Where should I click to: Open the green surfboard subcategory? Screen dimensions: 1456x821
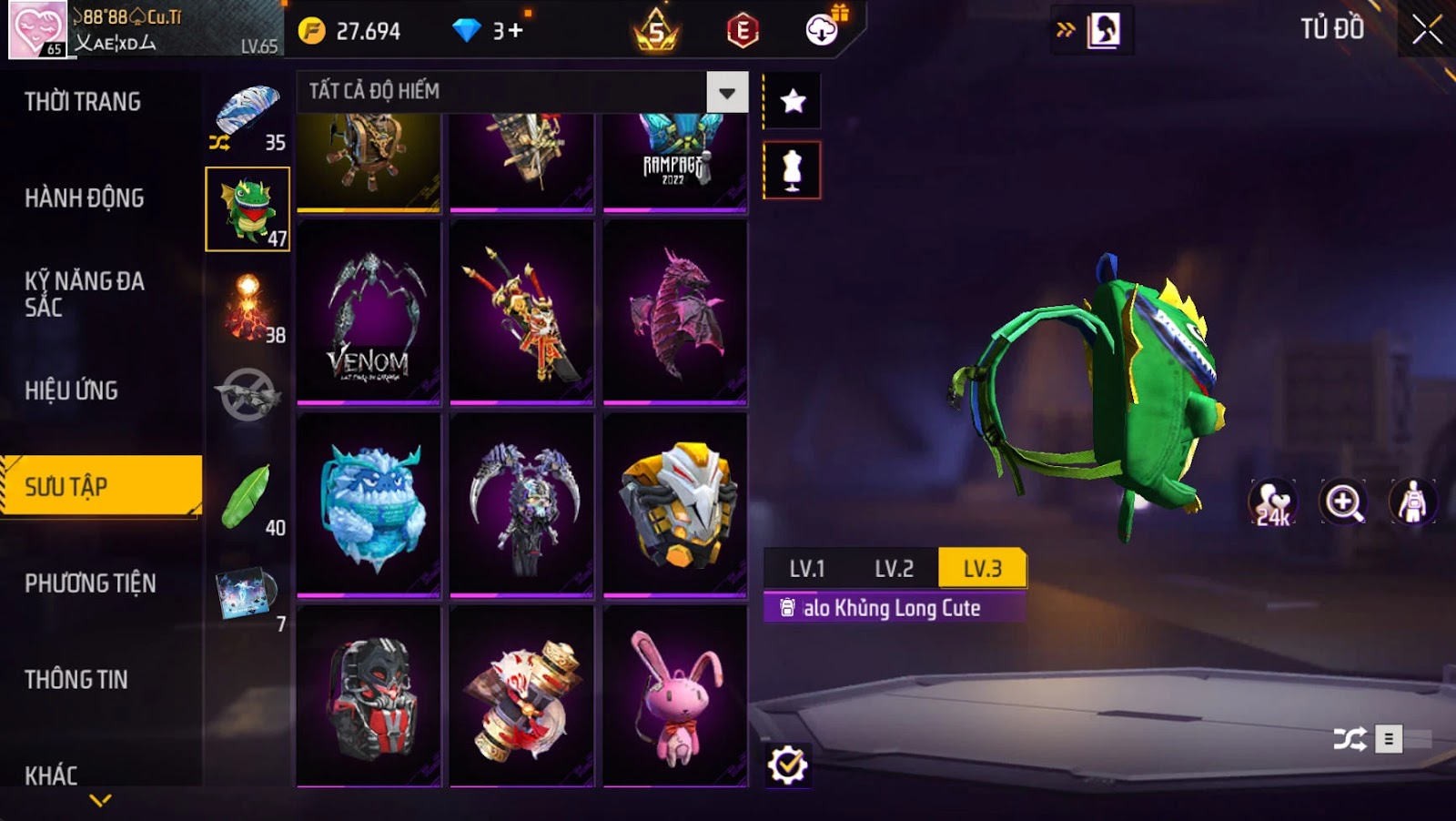click(x=248, y=499)
